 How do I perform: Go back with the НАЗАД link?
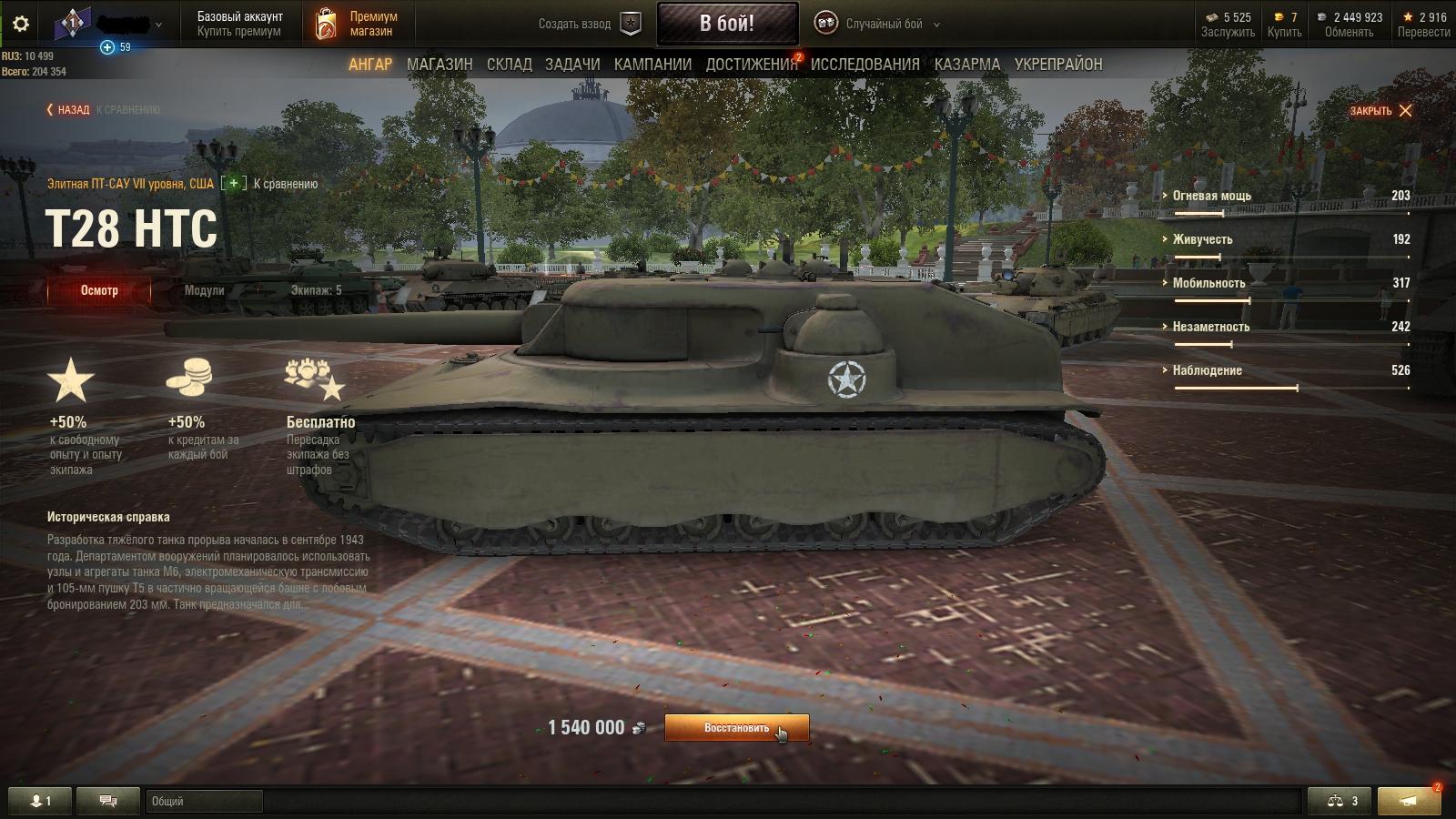point(68,110)
